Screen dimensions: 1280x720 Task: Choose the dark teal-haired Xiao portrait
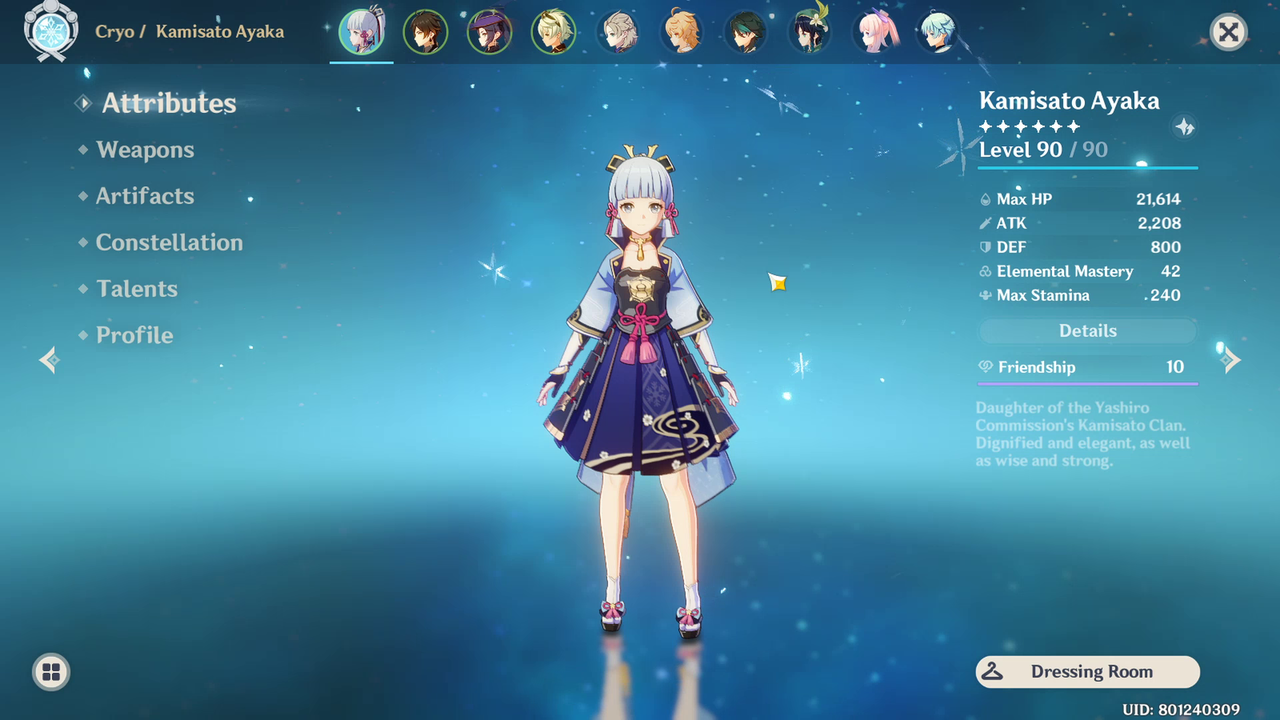tap(745, 32)
